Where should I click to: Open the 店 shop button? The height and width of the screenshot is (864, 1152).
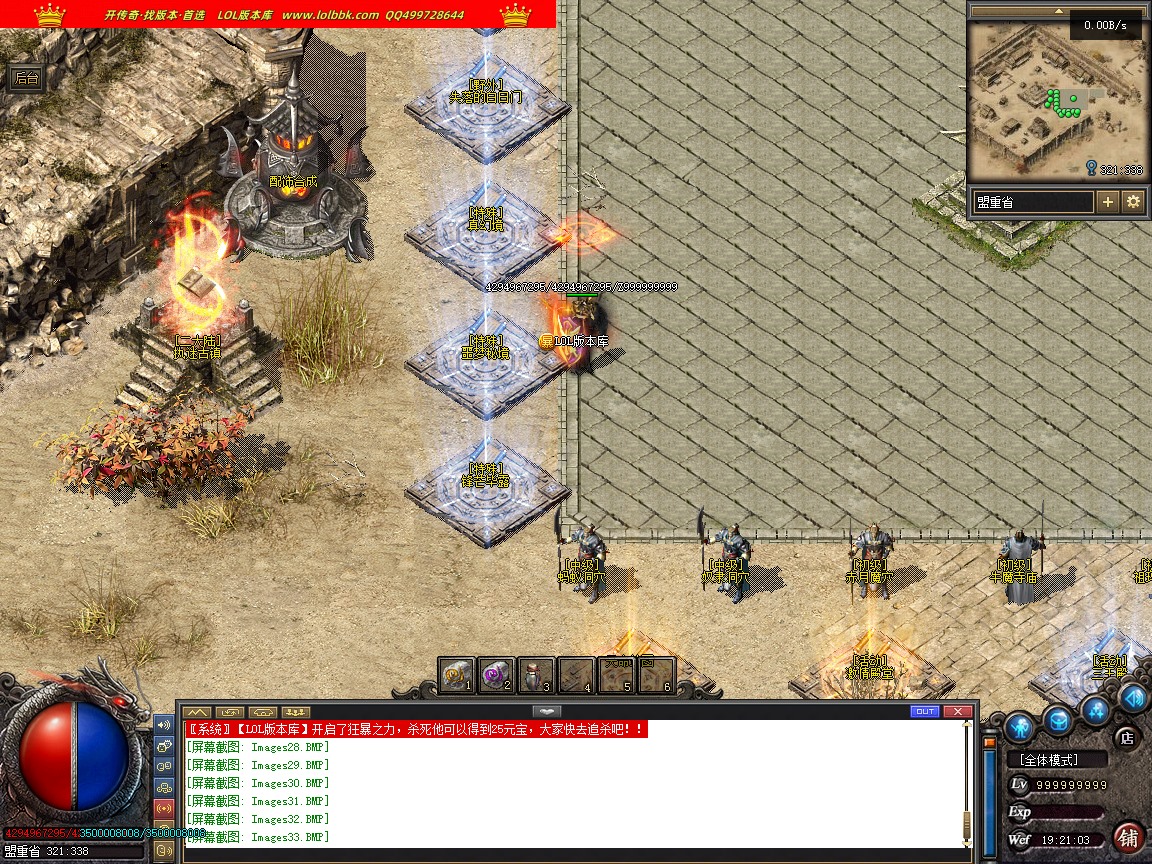point(1126,738)
